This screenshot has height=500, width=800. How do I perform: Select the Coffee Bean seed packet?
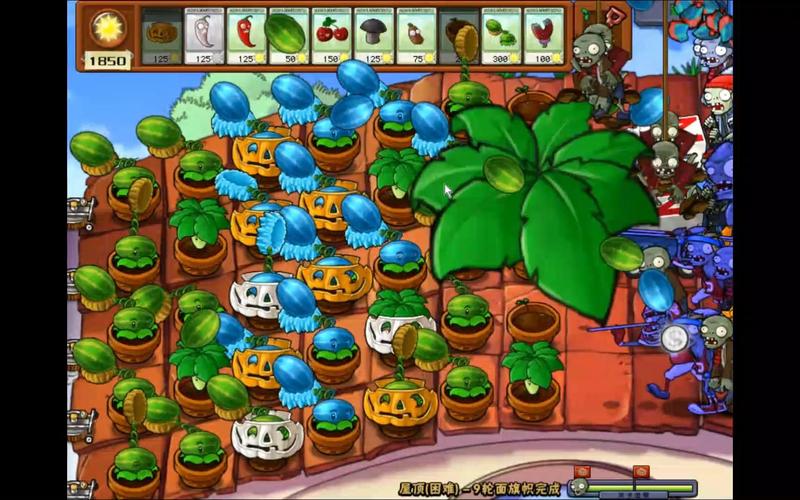pyautogui.click(x=416, y=38)
